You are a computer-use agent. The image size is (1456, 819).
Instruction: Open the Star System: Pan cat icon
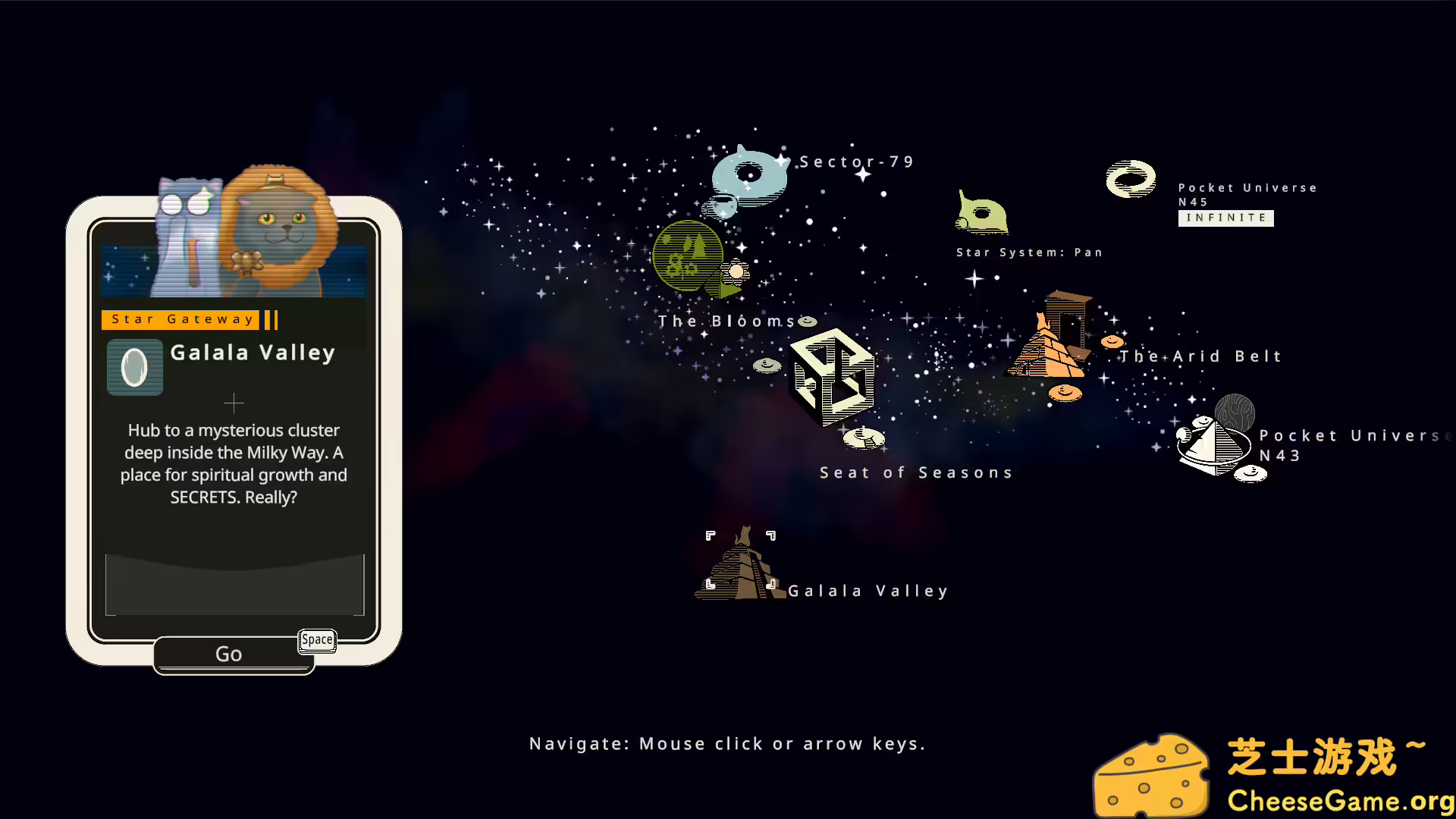pos(982,212)
